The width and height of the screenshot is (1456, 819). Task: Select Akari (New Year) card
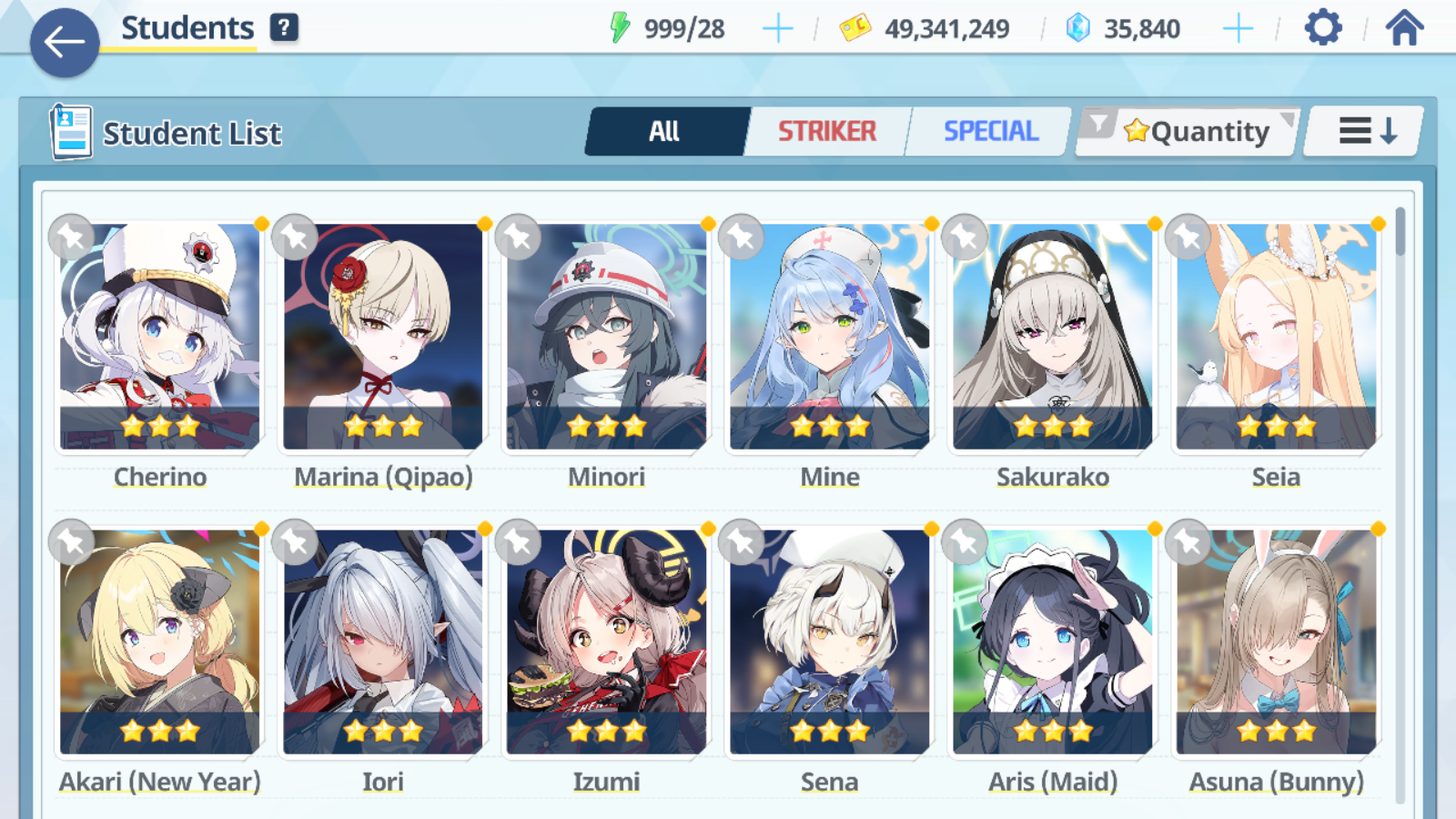(x=160, y=642)
